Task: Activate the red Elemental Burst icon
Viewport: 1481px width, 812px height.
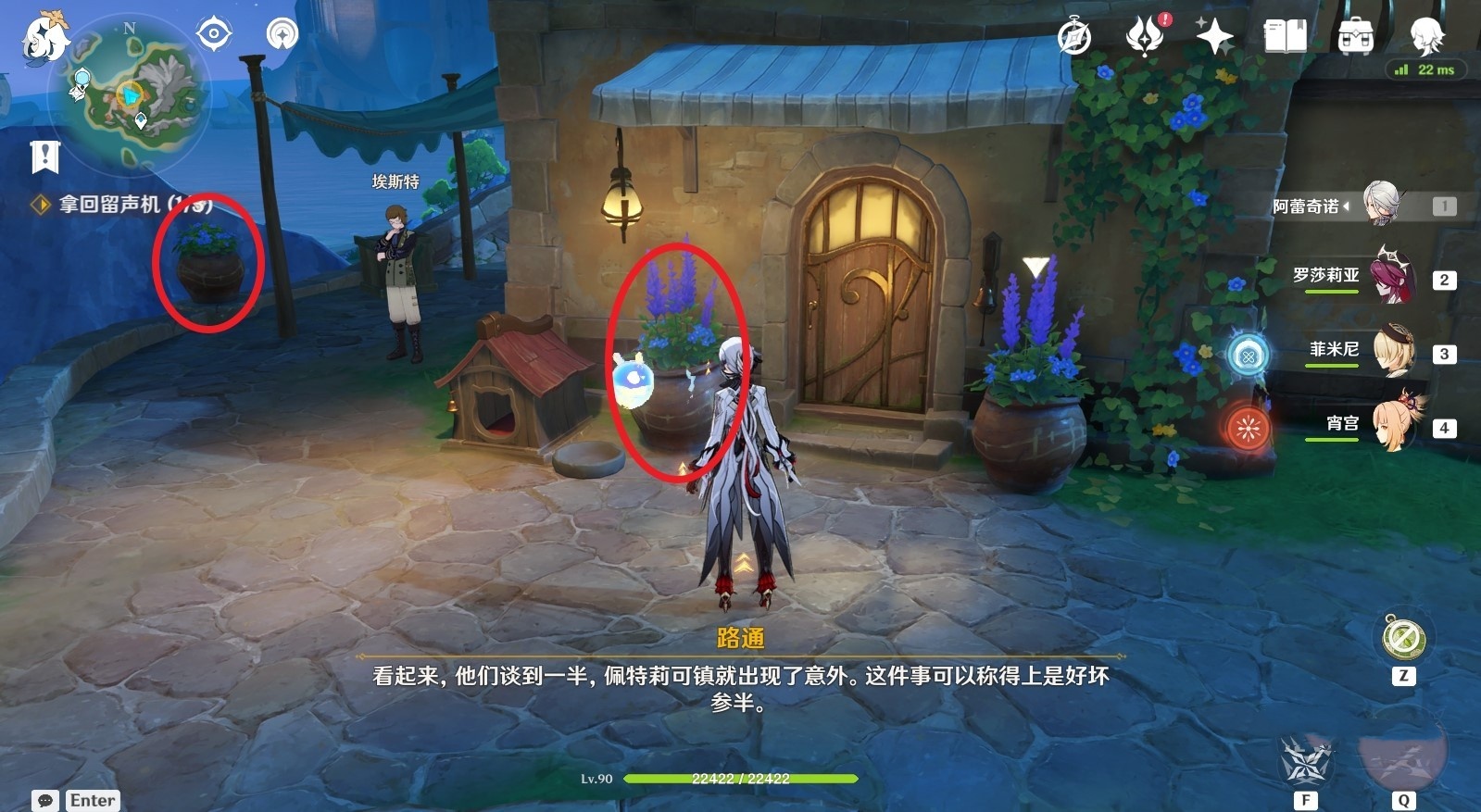Action: click(1249, 430)
